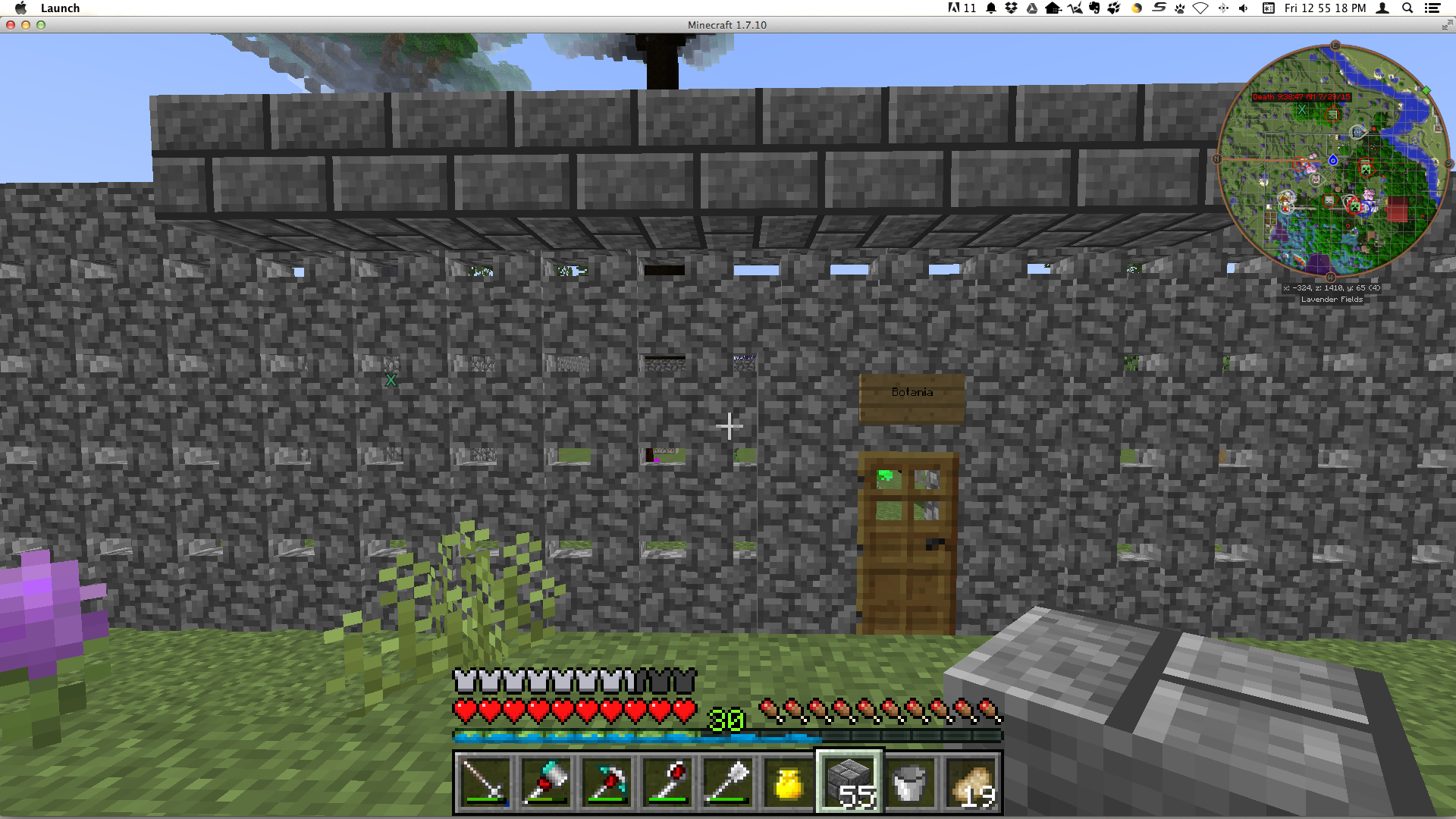Close the Minecraft window with red button
Screen dimensions: 1456x819
point(11,25)
